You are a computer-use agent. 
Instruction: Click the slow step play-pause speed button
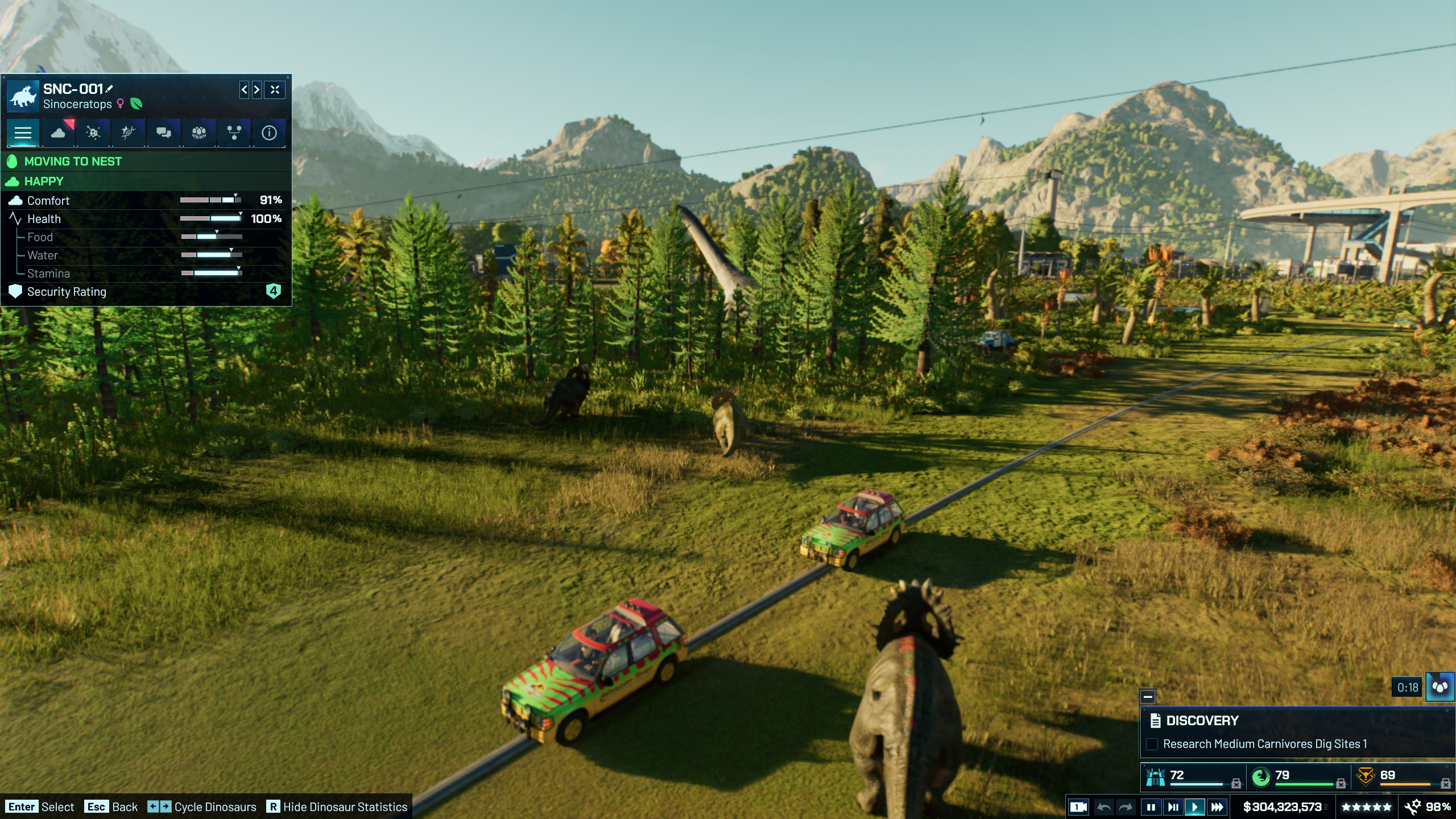pos(1172,807)
